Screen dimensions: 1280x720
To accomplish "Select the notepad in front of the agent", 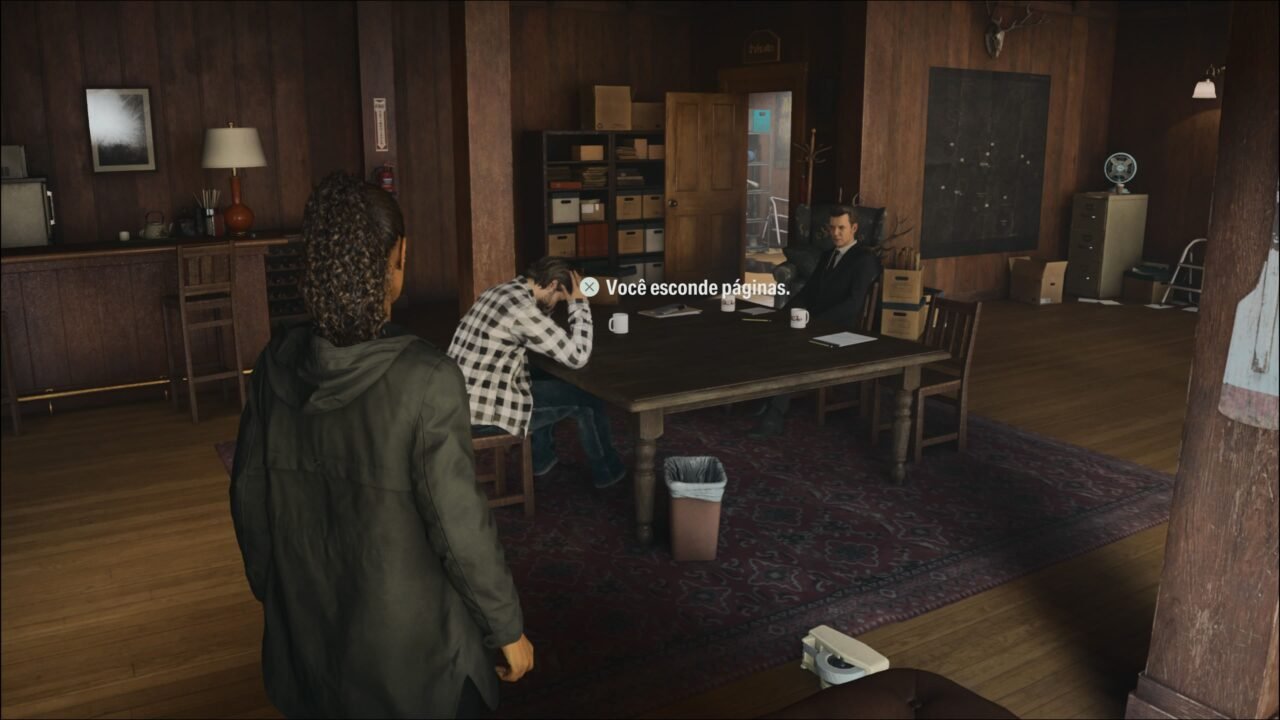I will click(845, 340).
